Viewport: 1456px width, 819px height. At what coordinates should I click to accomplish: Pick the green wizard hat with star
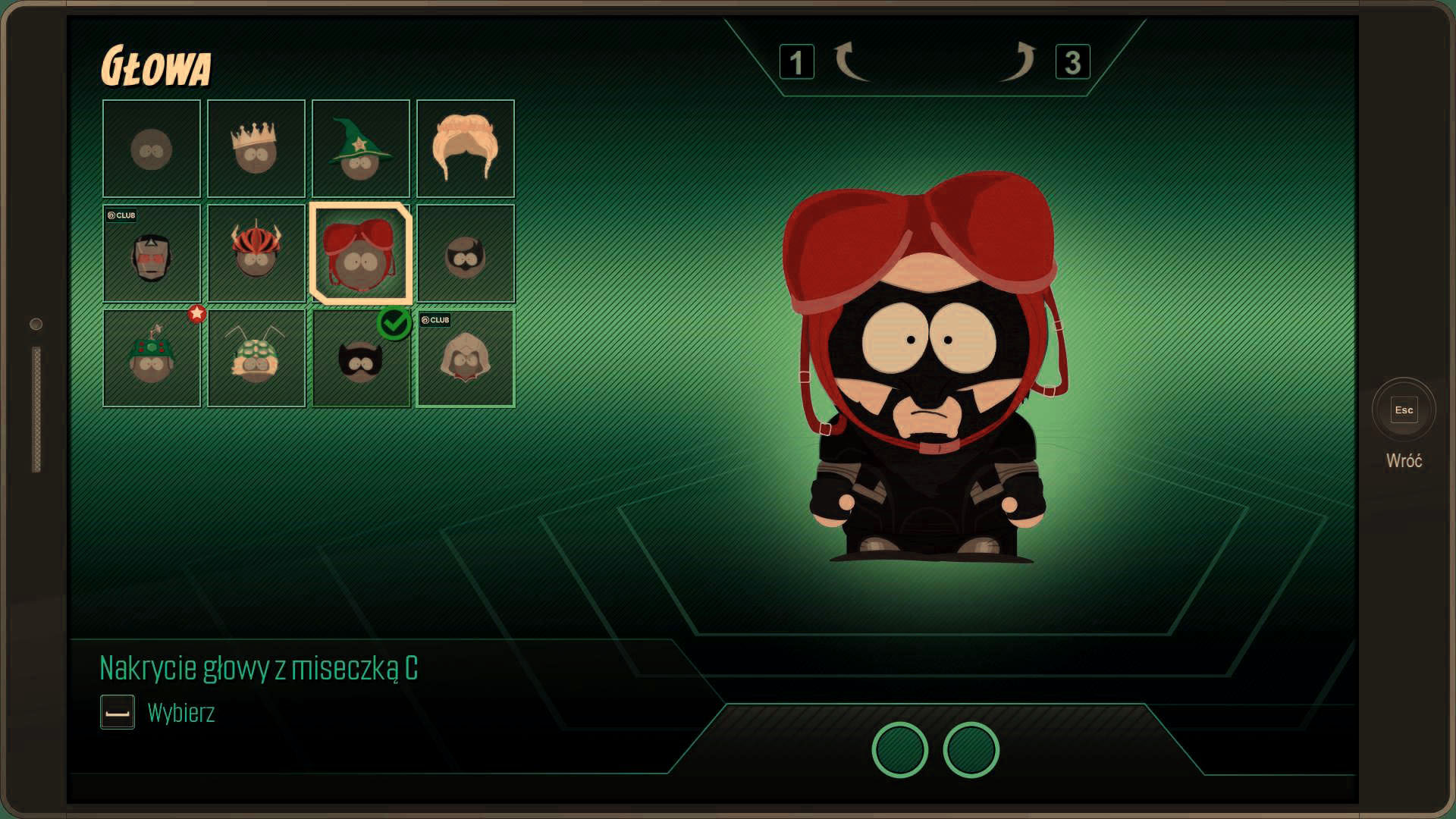361,149
